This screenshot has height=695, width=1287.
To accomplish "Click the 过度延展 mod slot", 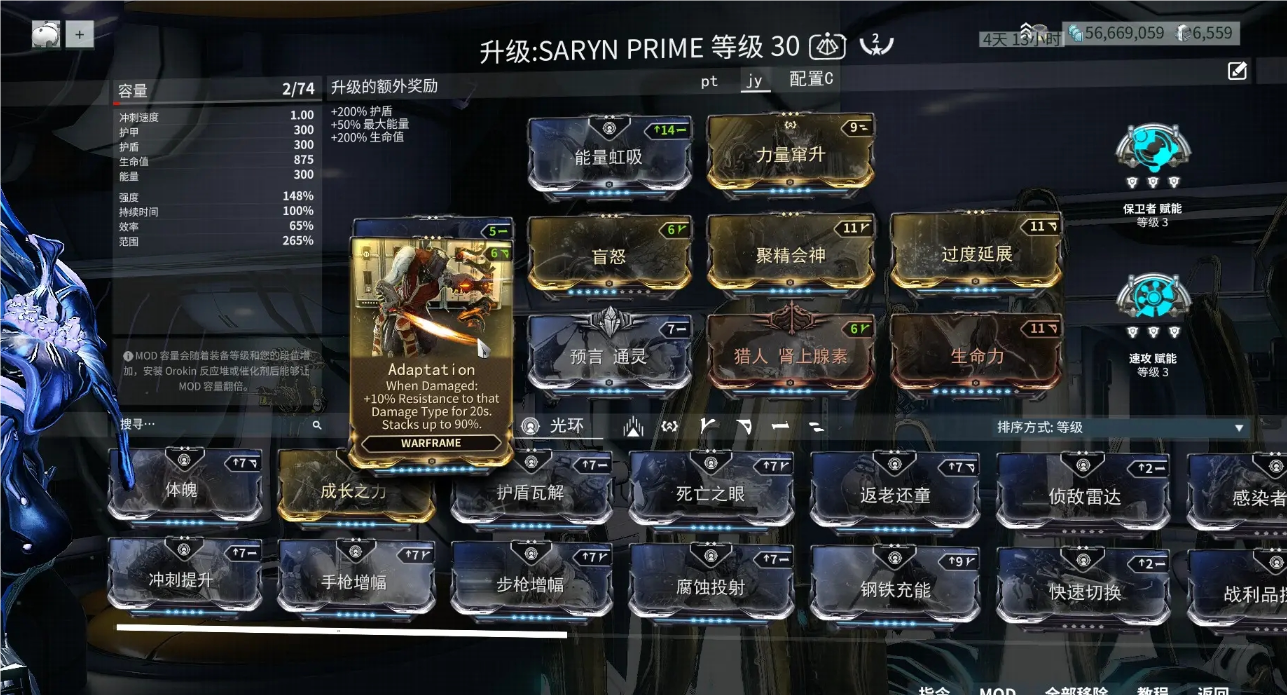I will [x=976, y=254].
